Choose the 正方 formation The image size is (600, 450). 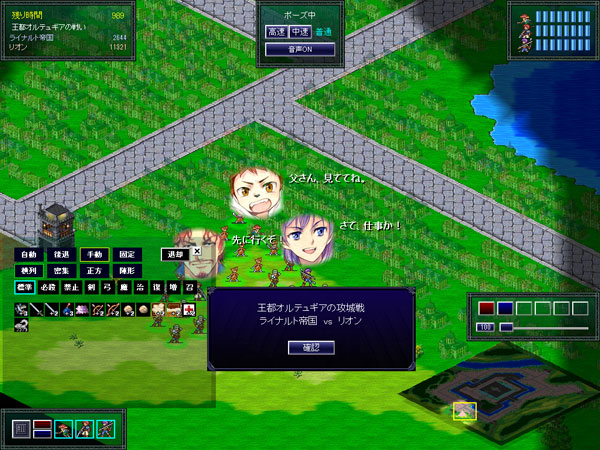click(93, 271)
